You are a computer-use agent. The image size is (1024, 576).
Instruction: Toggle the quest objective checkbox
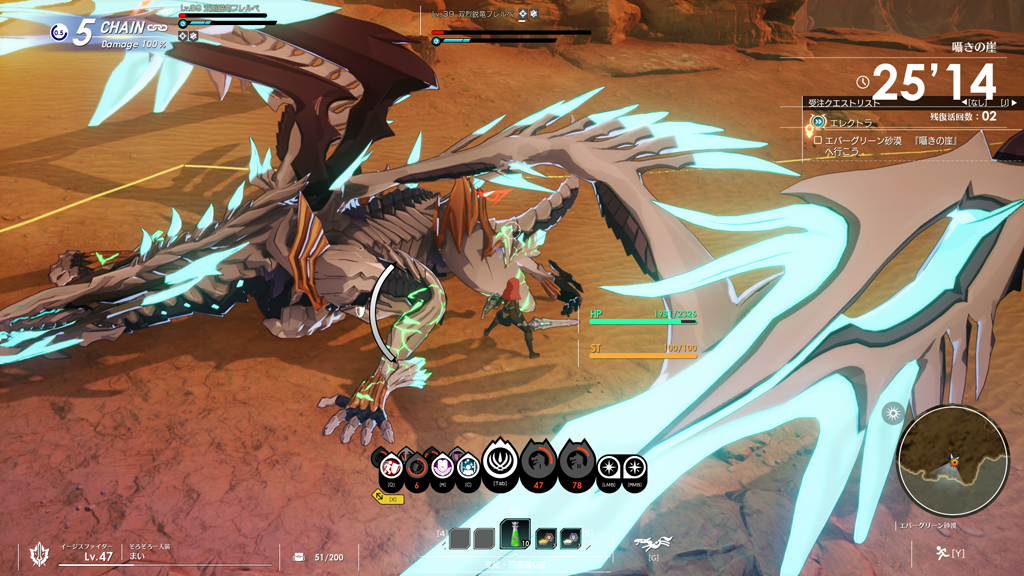tap(817, 141)
